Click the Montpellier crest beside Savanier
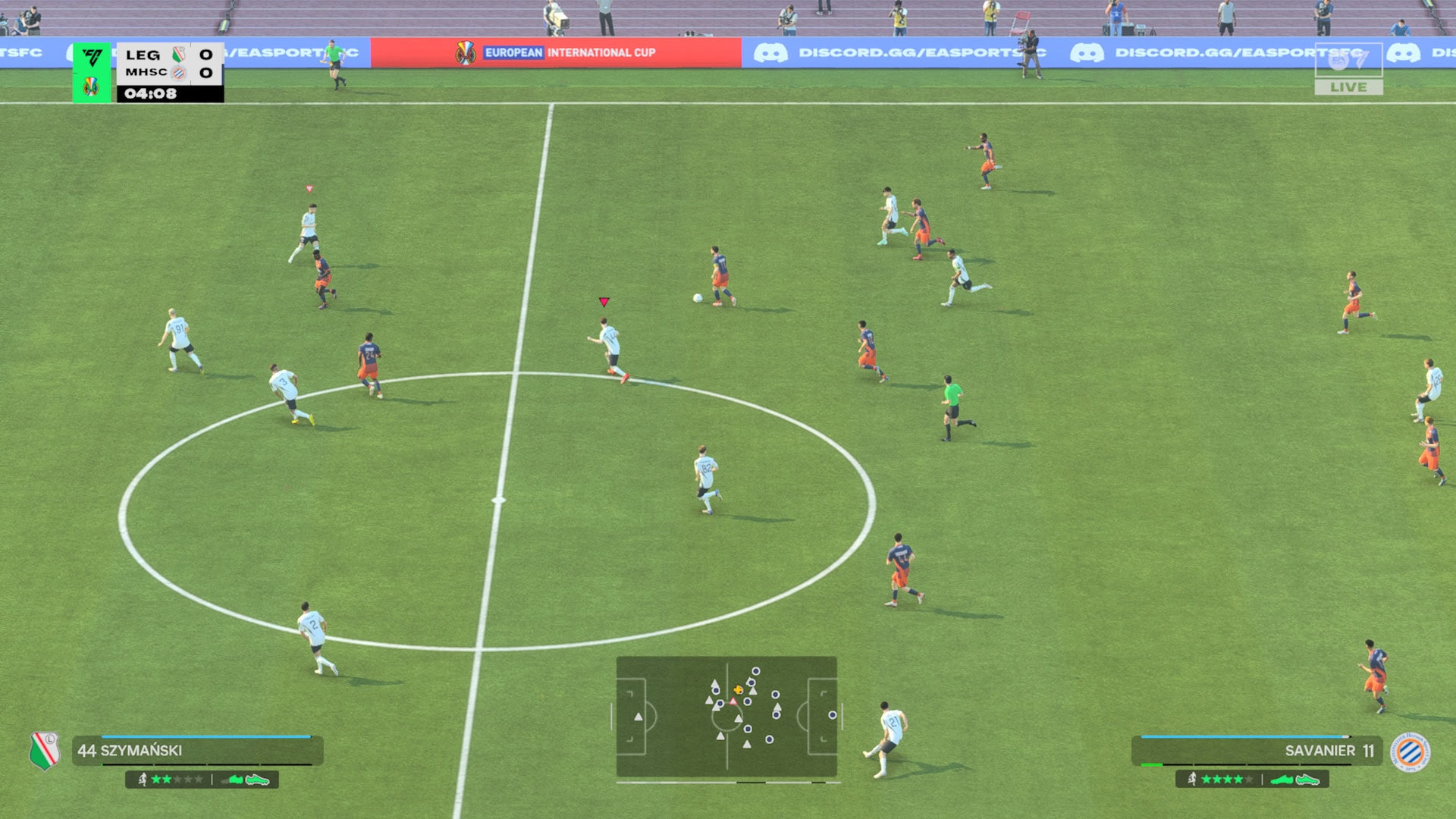The width and height of the screenshot is (1456, 819). pos(1410,752)
